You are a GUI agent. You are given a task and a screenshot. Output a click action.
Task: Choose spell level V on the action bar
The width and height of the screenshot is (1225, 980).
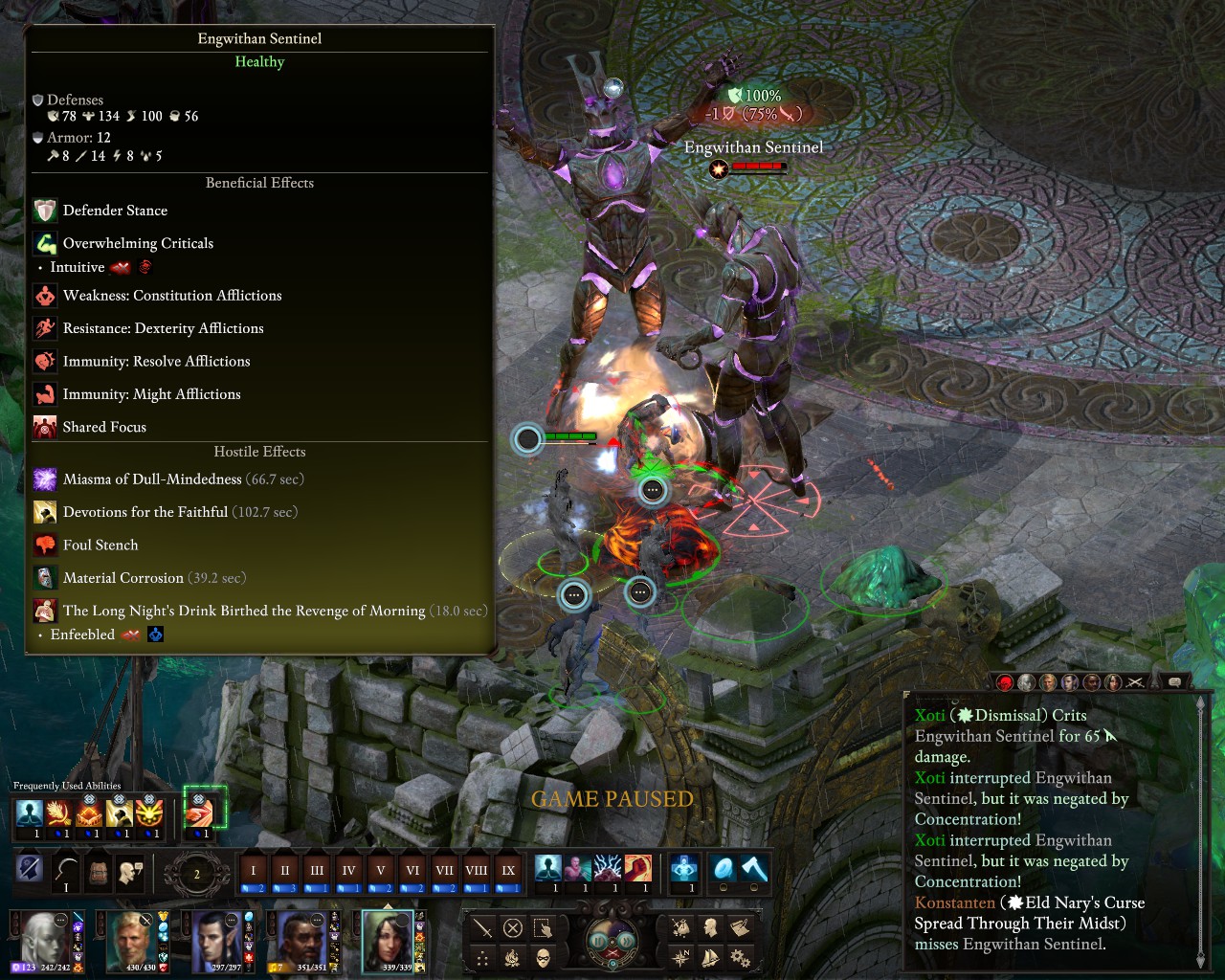point(381,871)
